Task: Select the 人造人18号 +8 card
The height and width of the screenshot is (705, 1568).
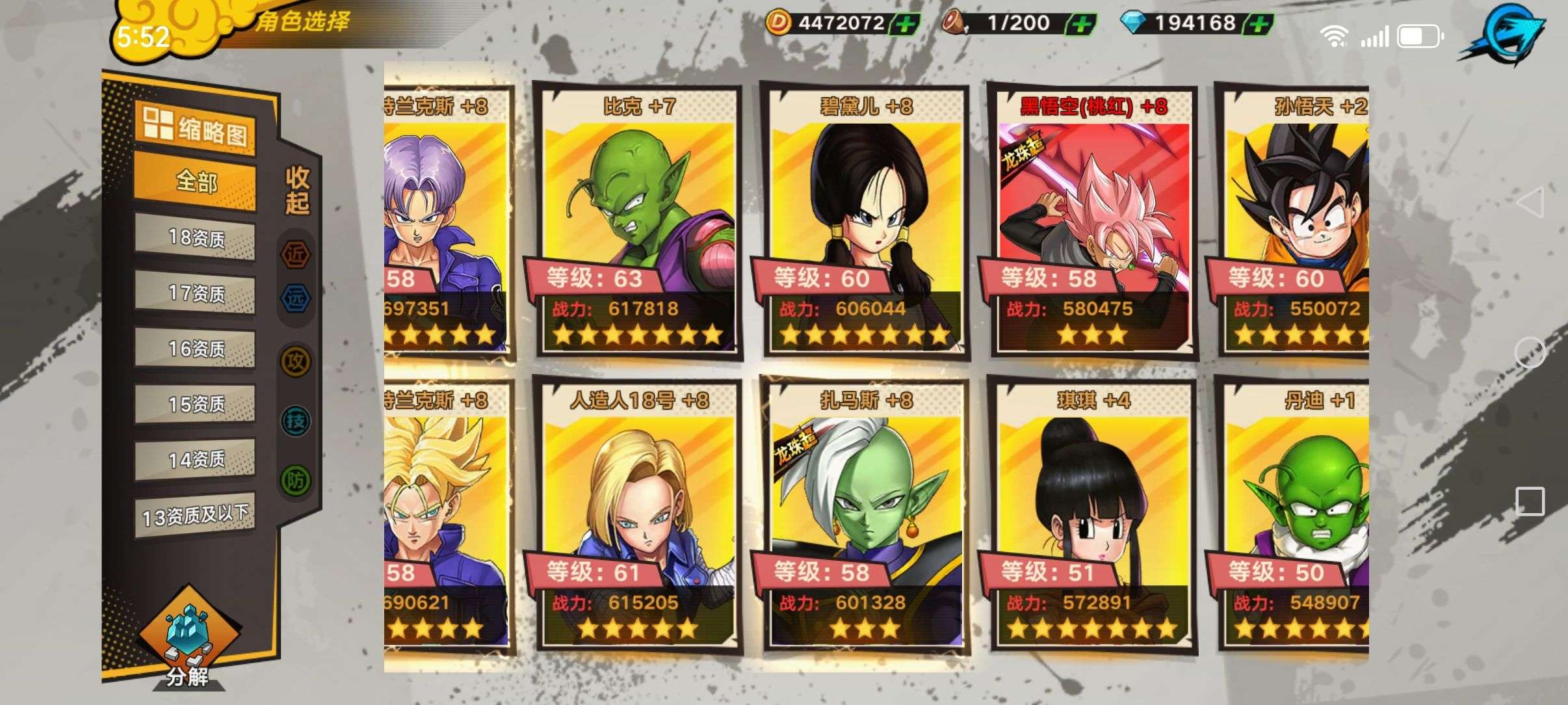Action: (638, 515)
